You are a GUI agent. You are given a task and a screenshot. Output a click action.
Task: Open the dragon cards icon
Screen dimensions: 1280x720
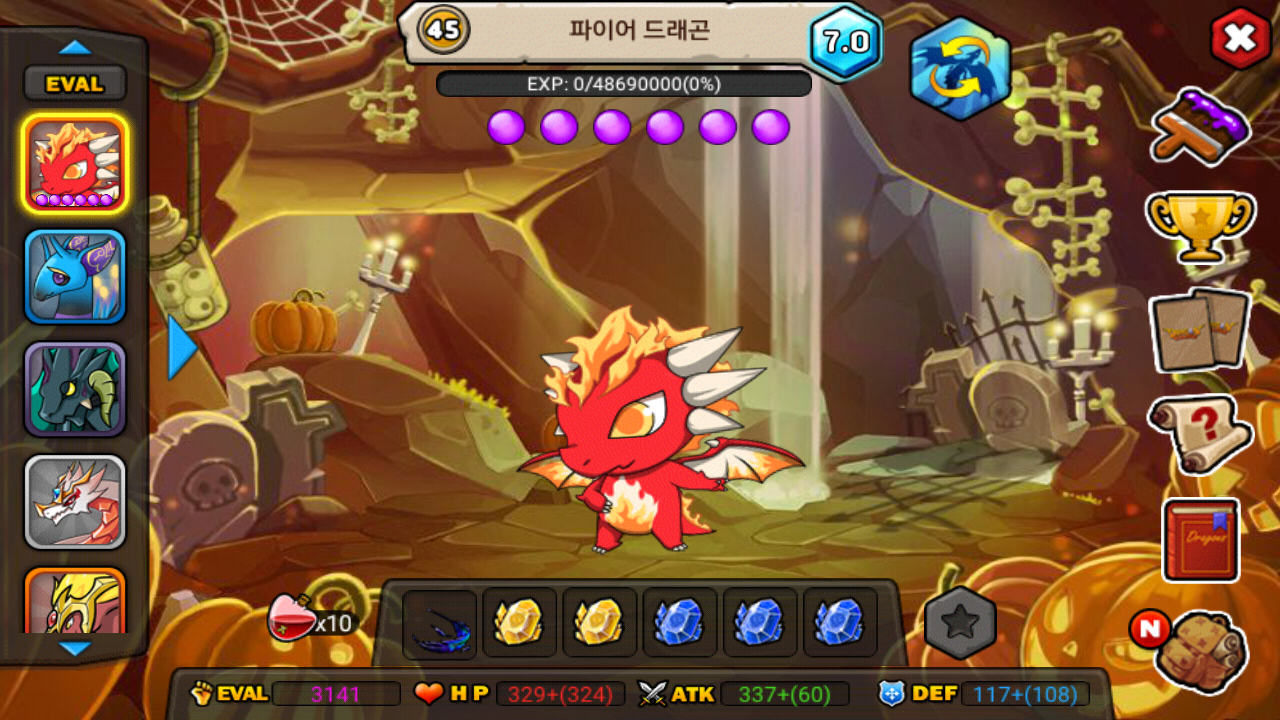coord(1200,330)
